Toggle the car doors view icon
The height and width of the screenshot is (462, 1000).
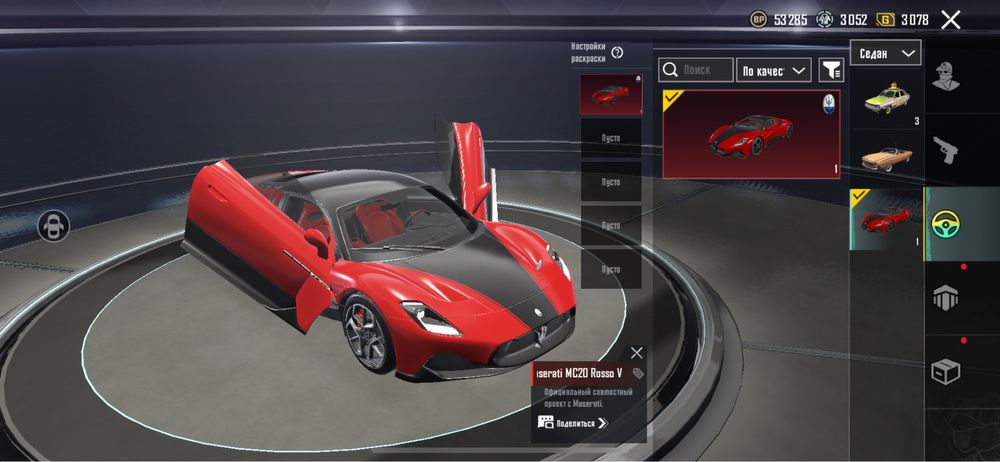point(52,226)
